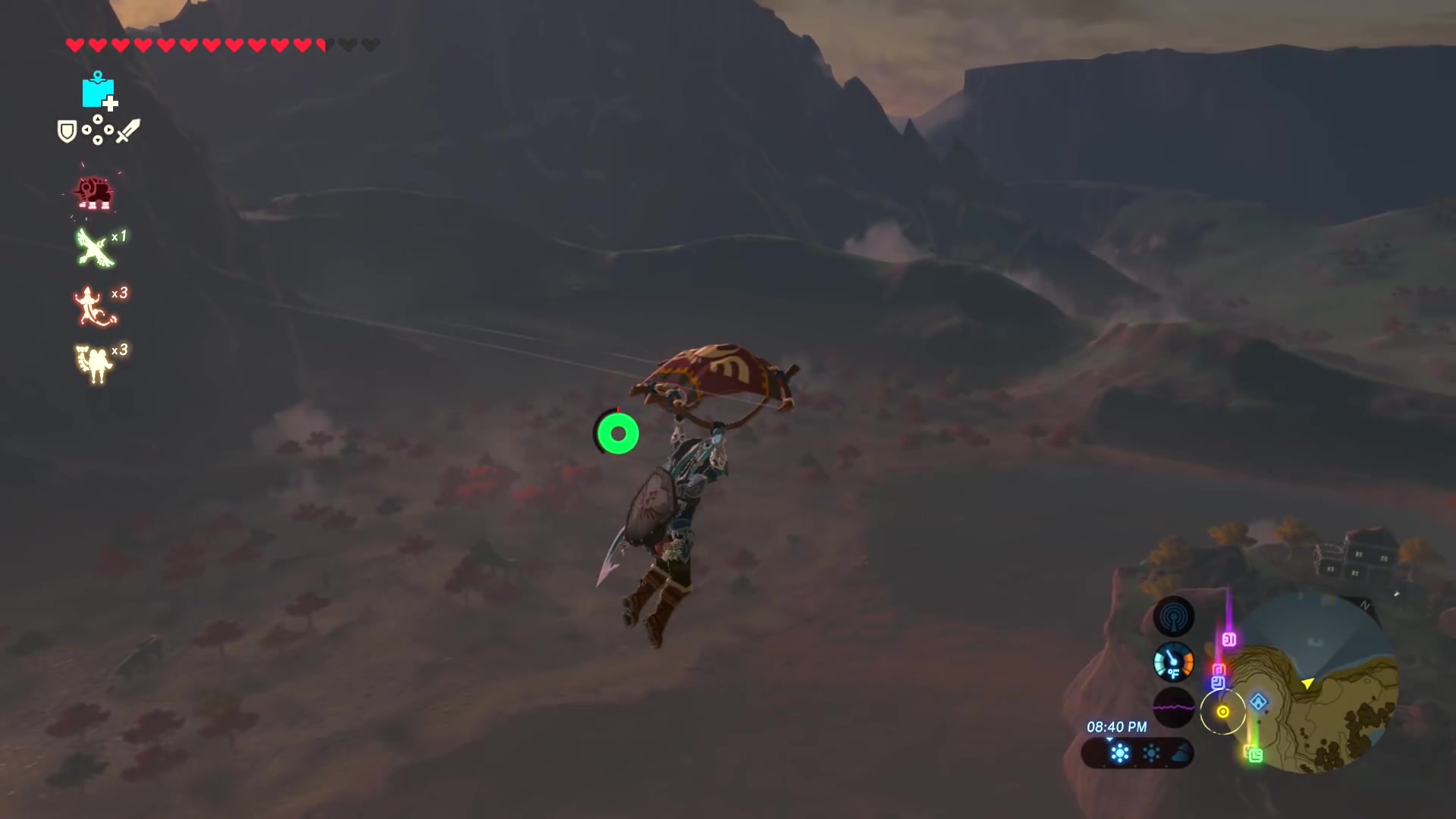The height and width of the screenshot is (819, 1456).
Task: Open the sword quick-select icon
Action: 128,131
